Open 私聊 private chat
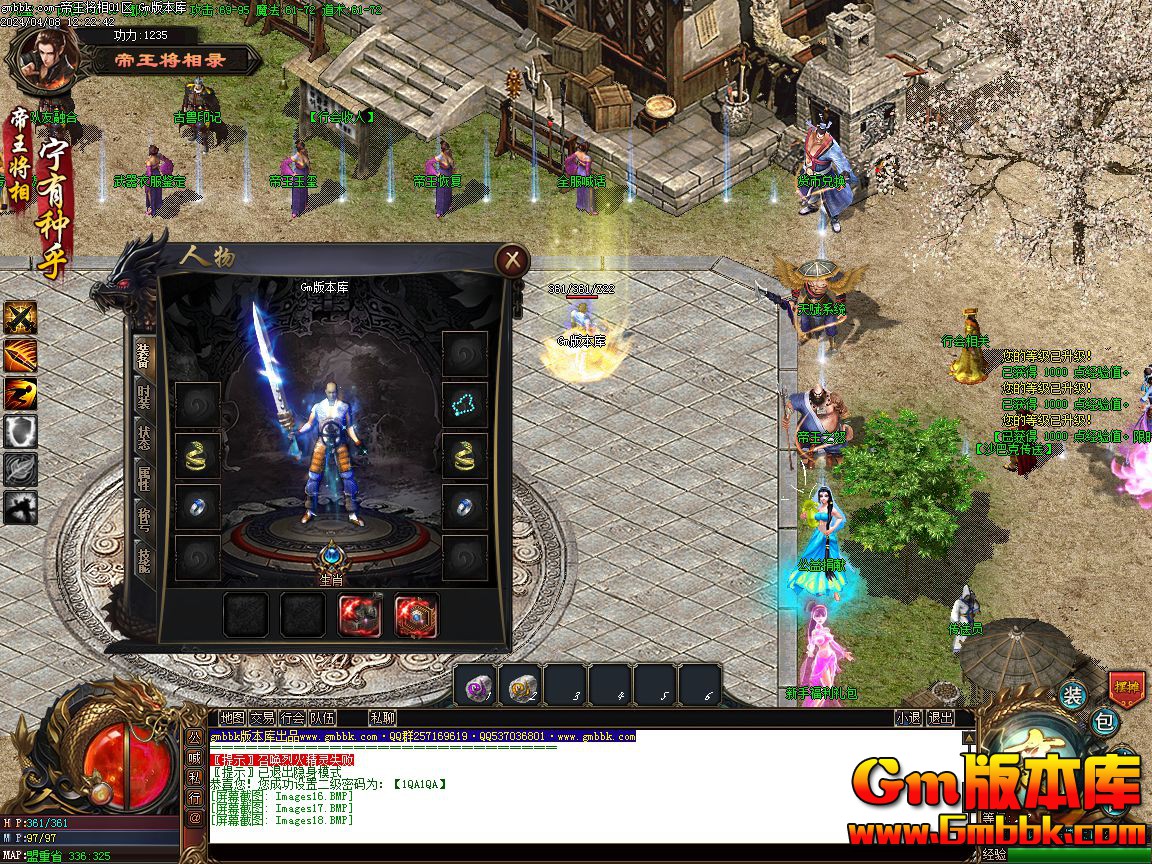The height and width of the screenshot is (864, 1152). point(382,717)
